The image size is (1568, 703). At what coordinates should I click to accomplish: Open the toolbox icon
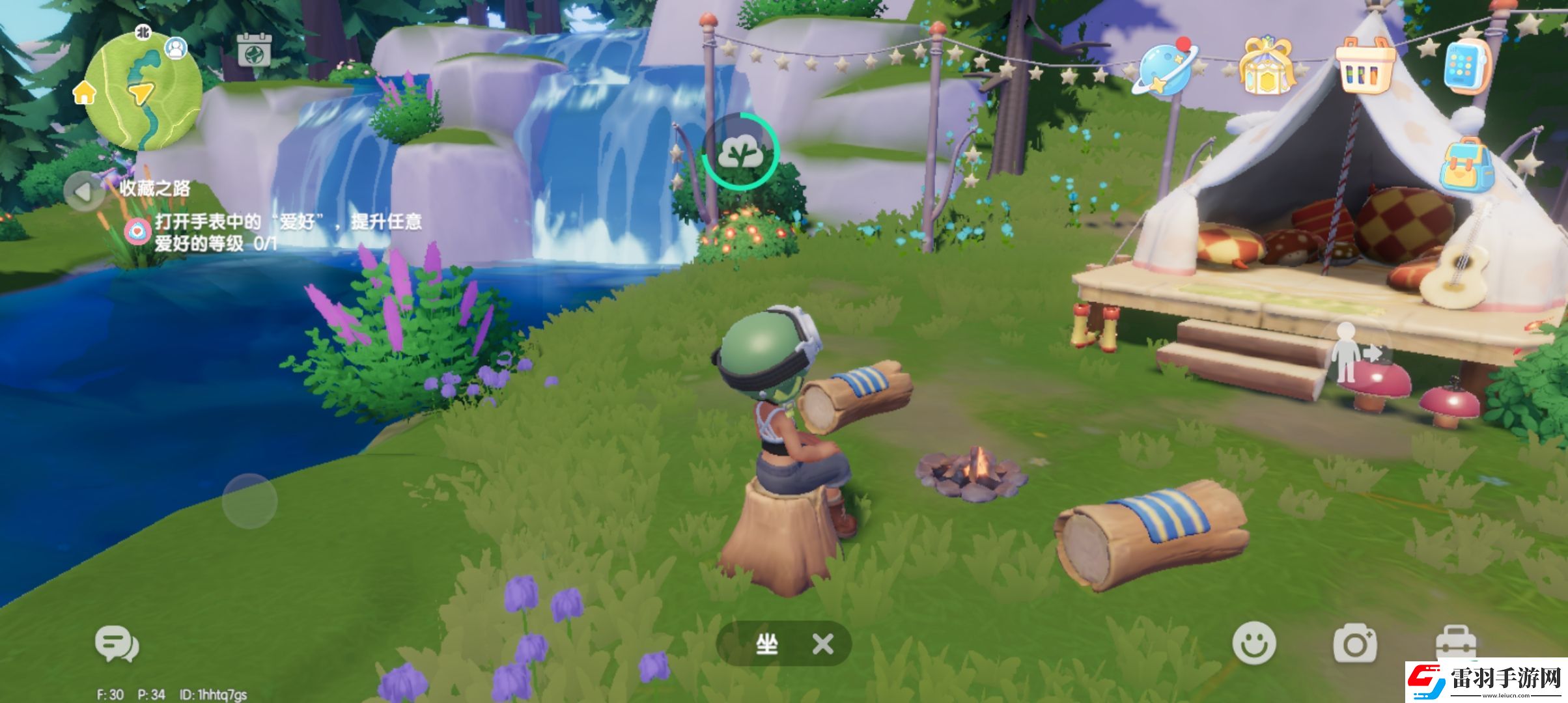[1455, 643]
